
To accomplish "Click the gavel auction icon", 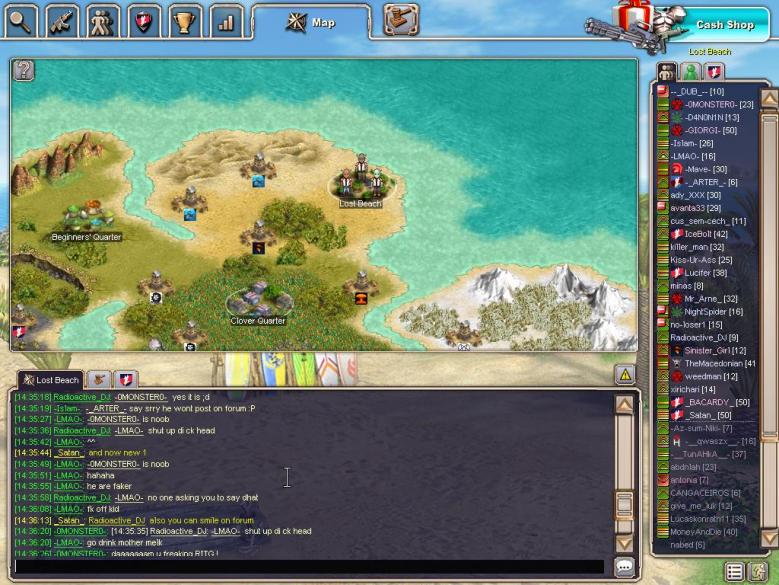I will point(401,20).
